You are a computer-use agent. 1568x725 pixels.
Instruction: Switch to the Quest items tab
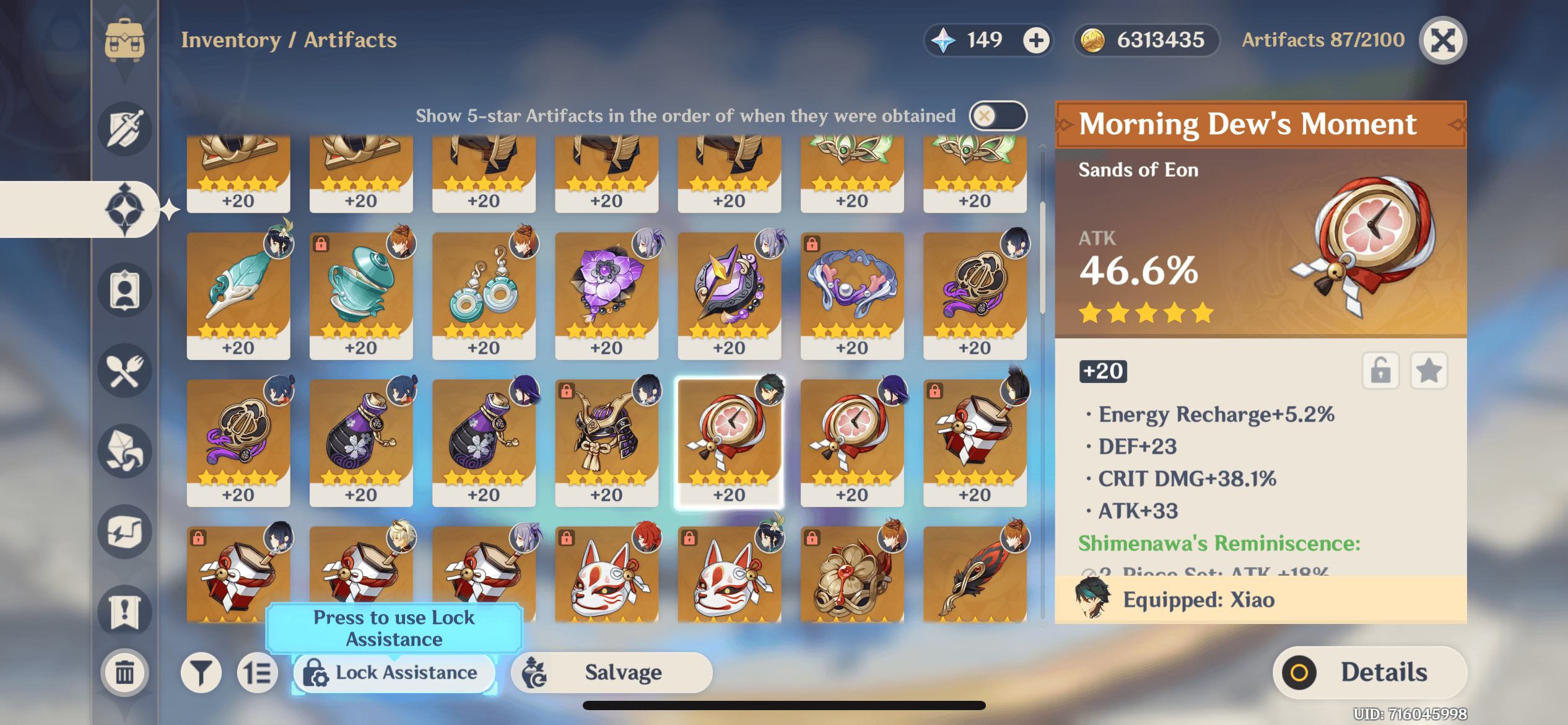pos(124,612)
